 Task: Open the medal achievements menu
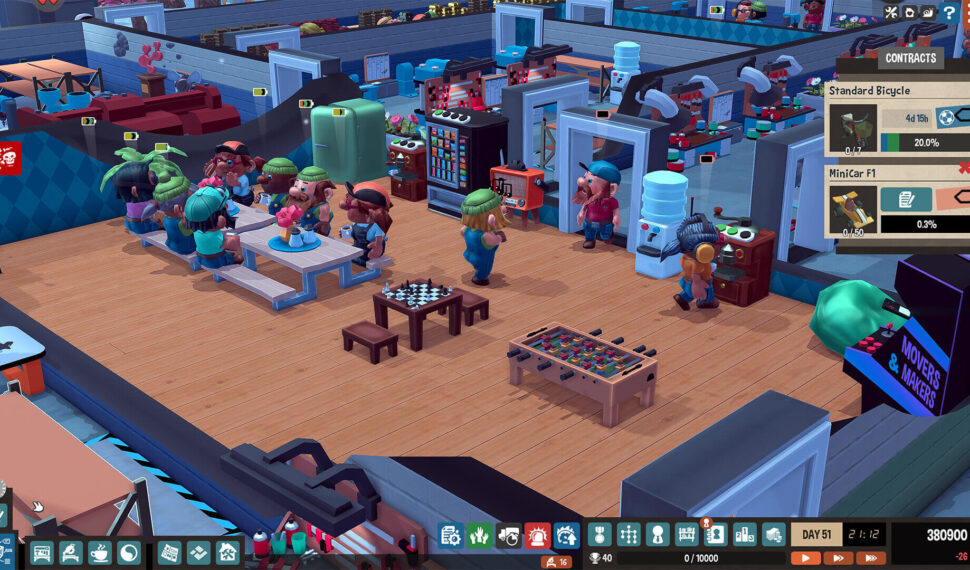tap(599, 535)
